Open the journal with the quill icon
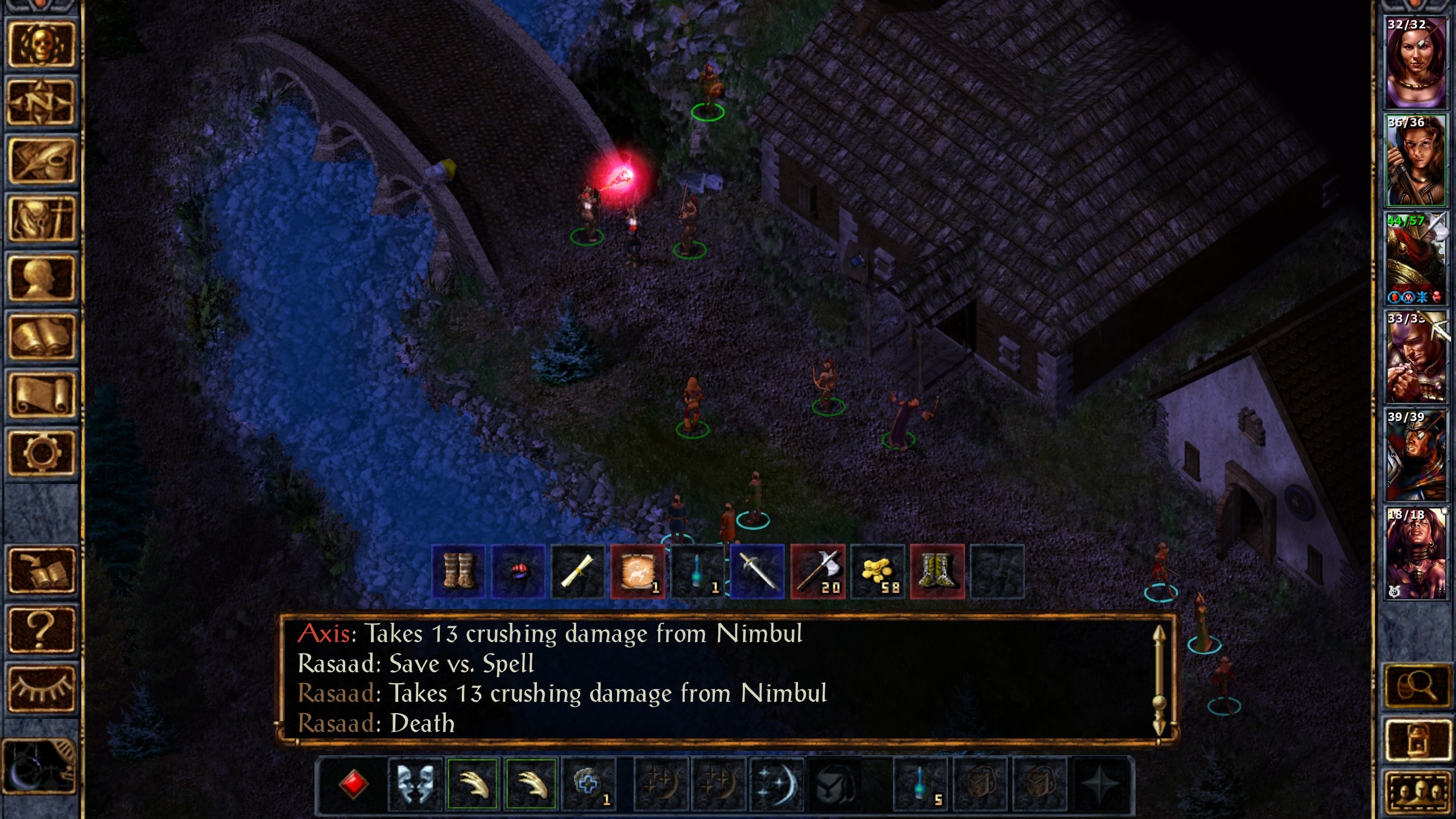This screenshot has width=1456, height=819. point(40,161)
